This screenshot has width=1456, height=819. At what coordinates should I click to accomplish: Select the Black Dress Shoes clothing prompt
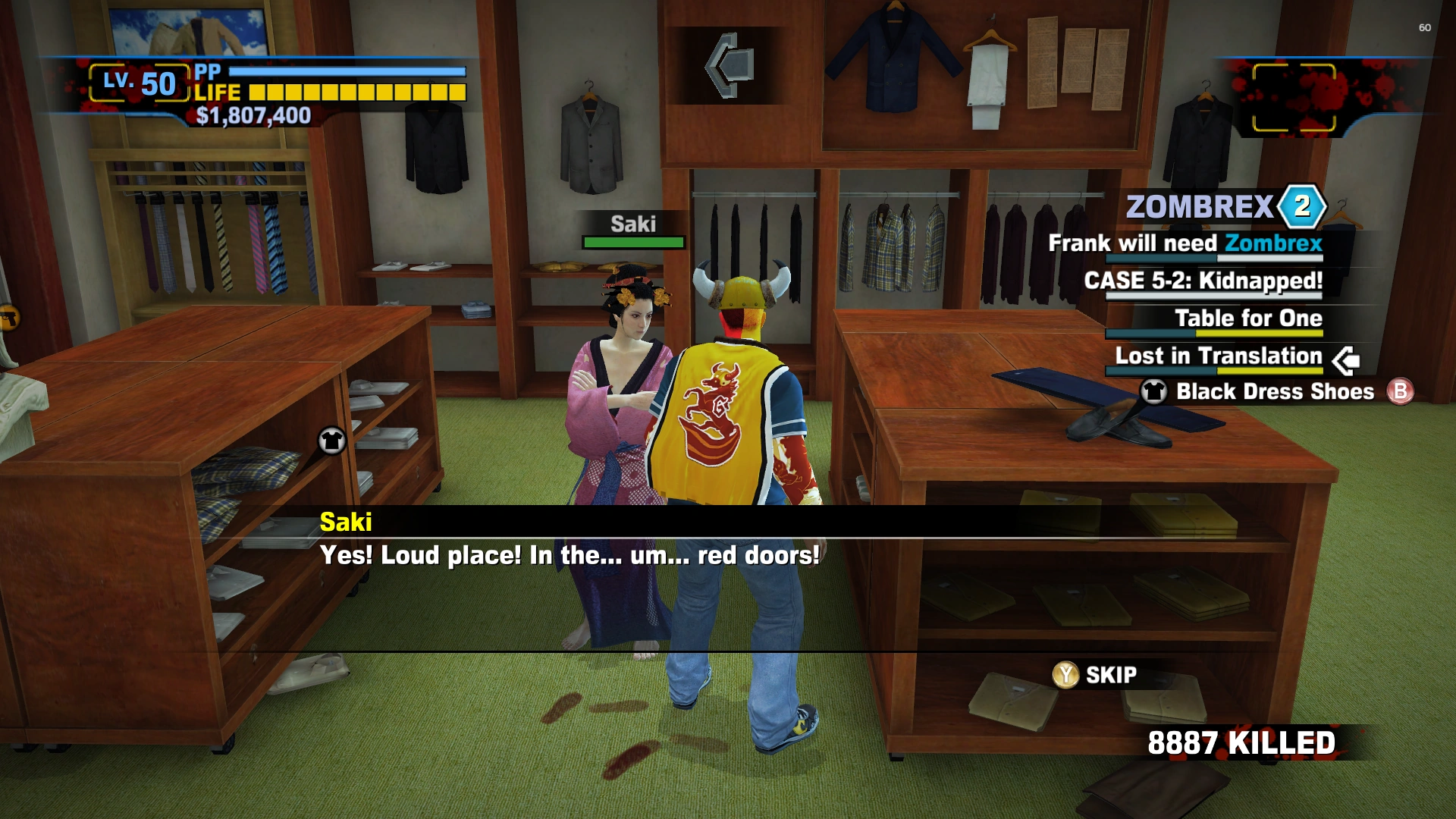(1274, 391)
